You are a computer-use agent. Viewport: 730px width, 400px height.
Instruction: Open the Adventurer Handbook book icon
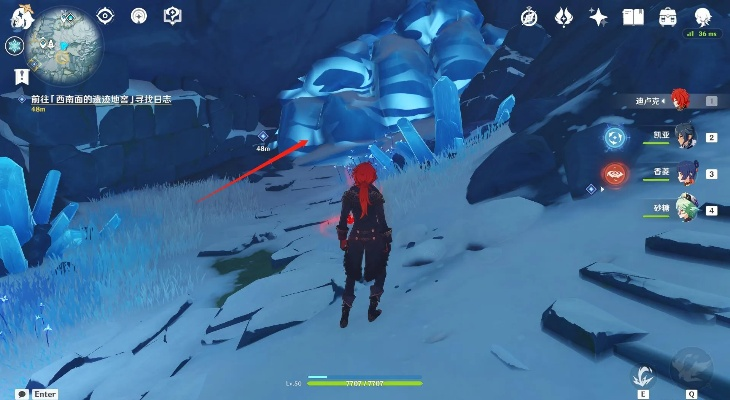[x=632, y=16]
